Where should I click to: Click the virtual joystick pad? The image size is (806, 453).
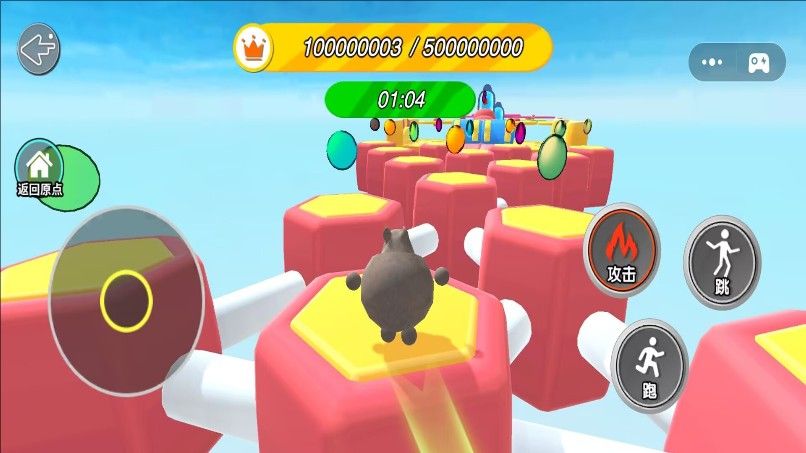[x=126, y=300]
